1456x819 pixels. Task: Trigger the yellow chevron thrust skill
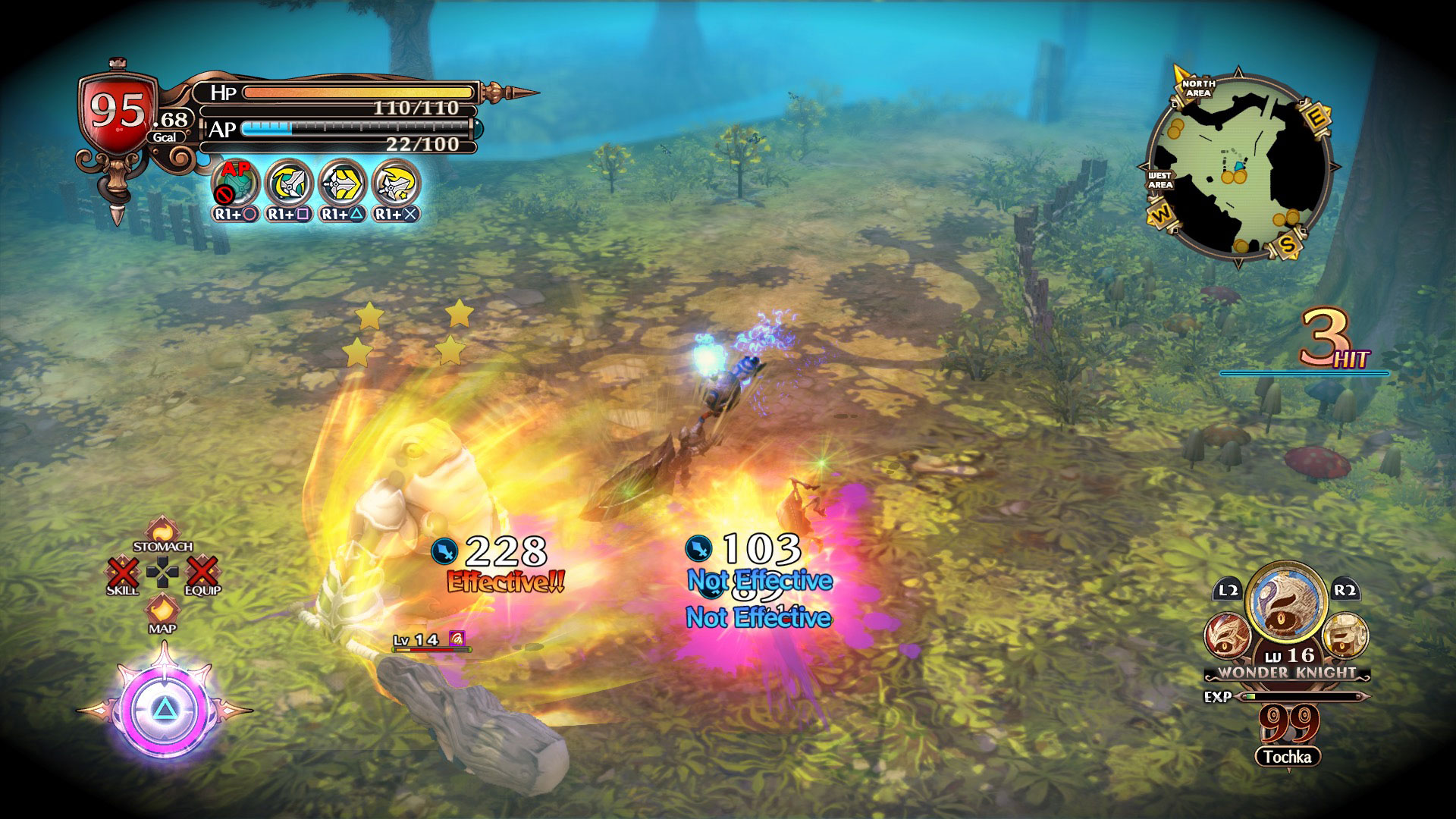coord(343,183)
